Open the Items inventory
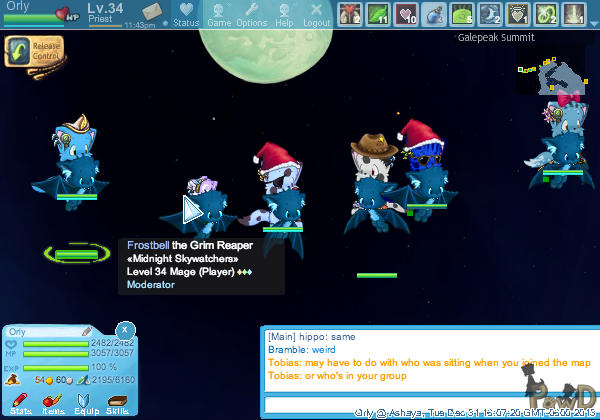600x420 pixels. tap(52, 403)
